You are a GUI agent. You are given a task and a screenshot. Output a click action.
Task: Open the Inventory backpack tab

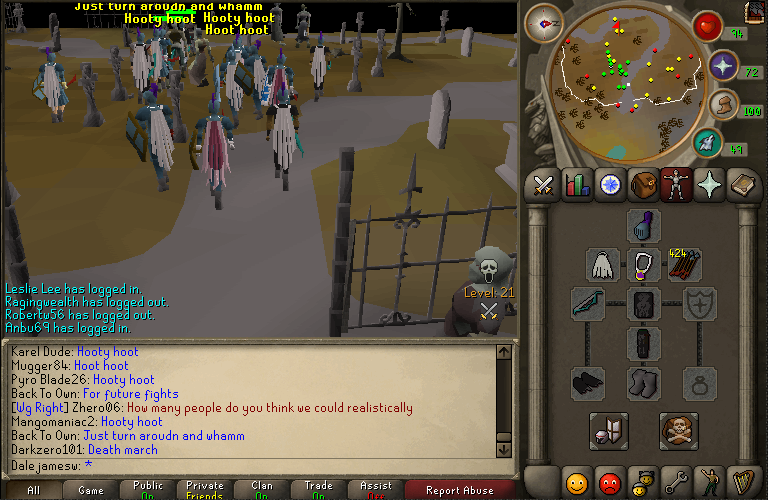(x=644, y=185)
